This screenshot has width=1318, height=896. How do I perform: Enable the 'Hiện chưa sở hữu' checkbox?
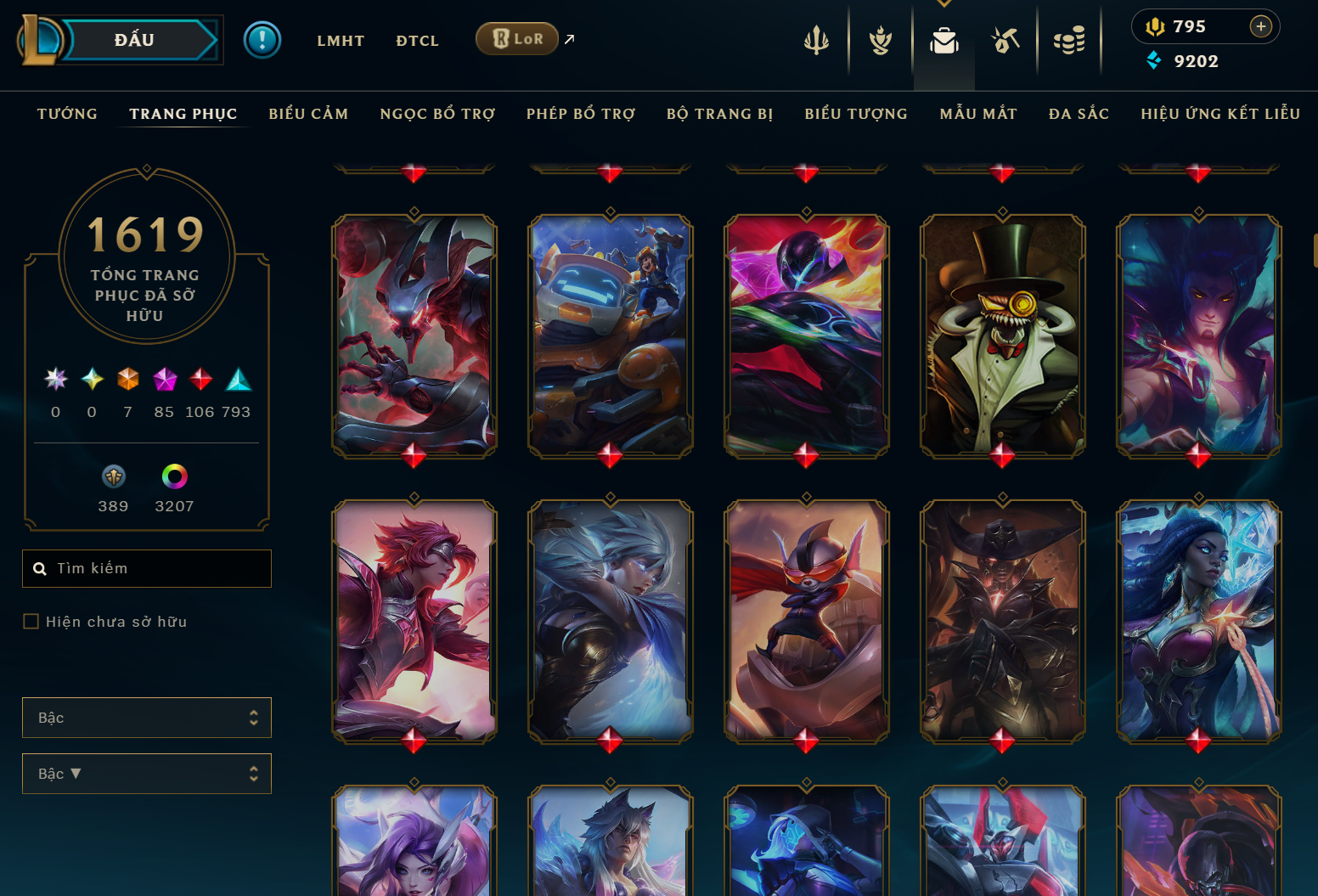pyautogui.click(x=31, y=621)
